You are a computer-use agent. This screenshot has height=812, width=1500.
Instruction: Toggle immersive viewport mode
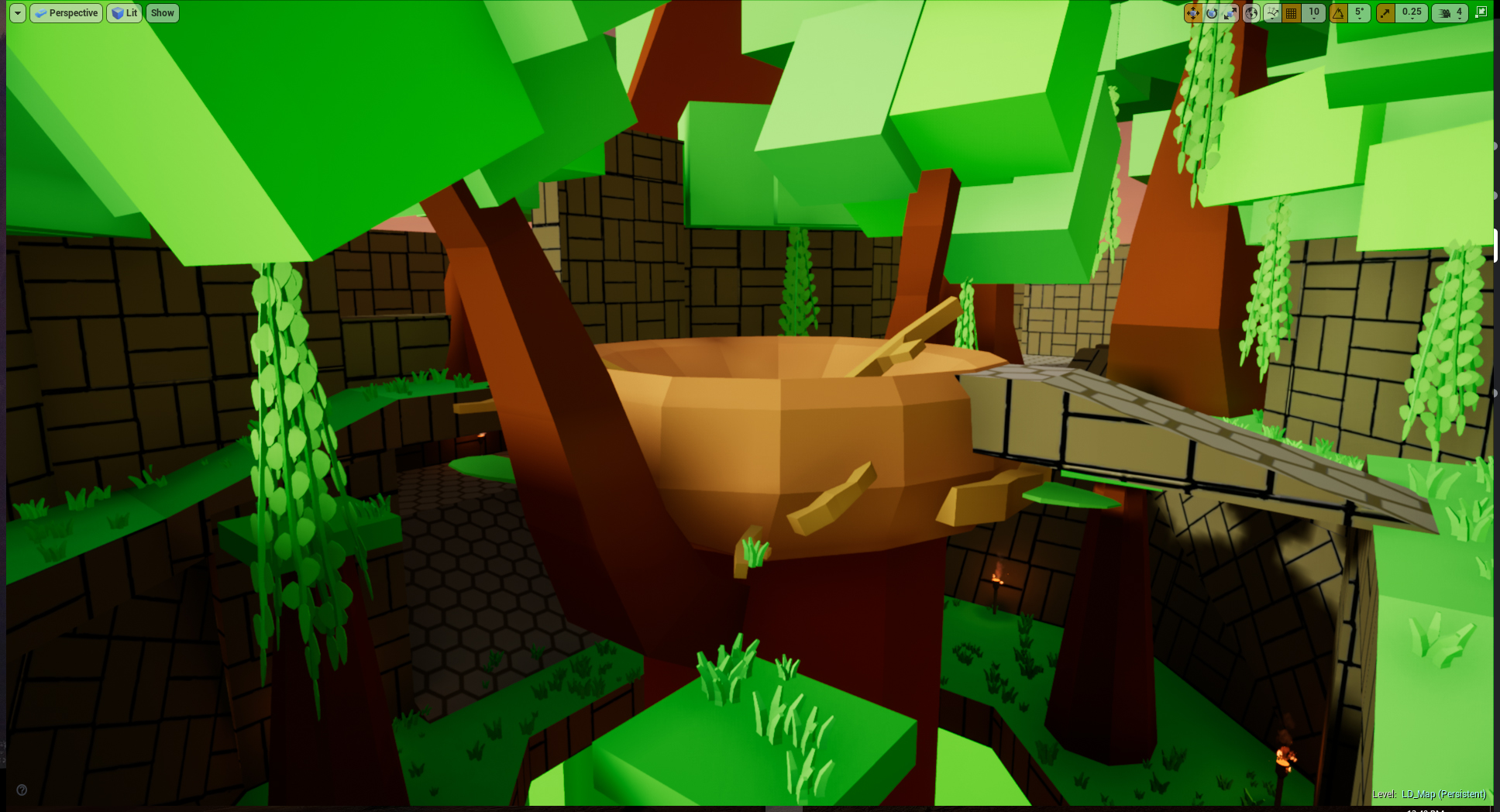(x=1480, y=12)
